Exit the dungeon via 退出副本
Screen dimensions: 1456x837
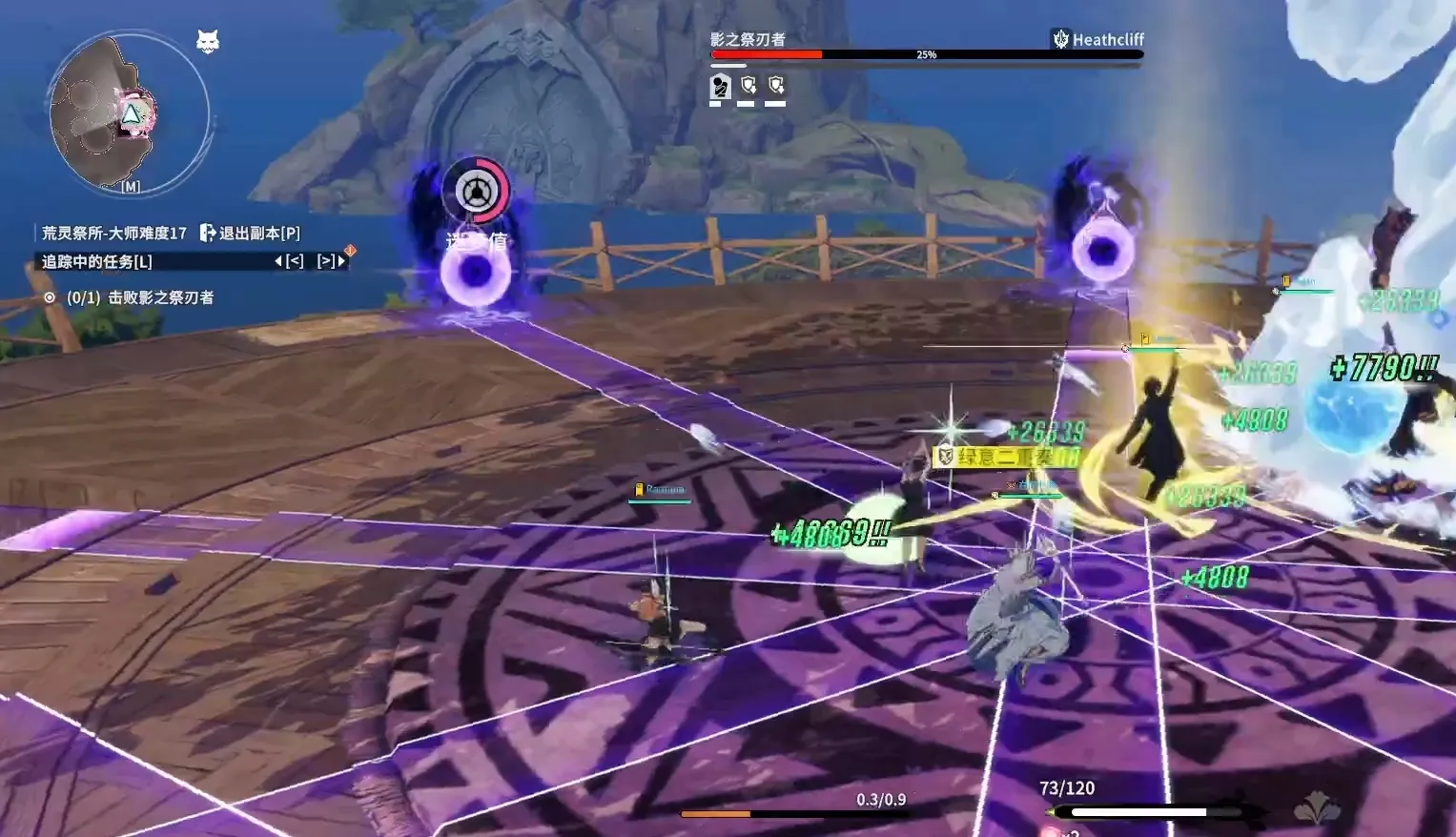(250, 234)
